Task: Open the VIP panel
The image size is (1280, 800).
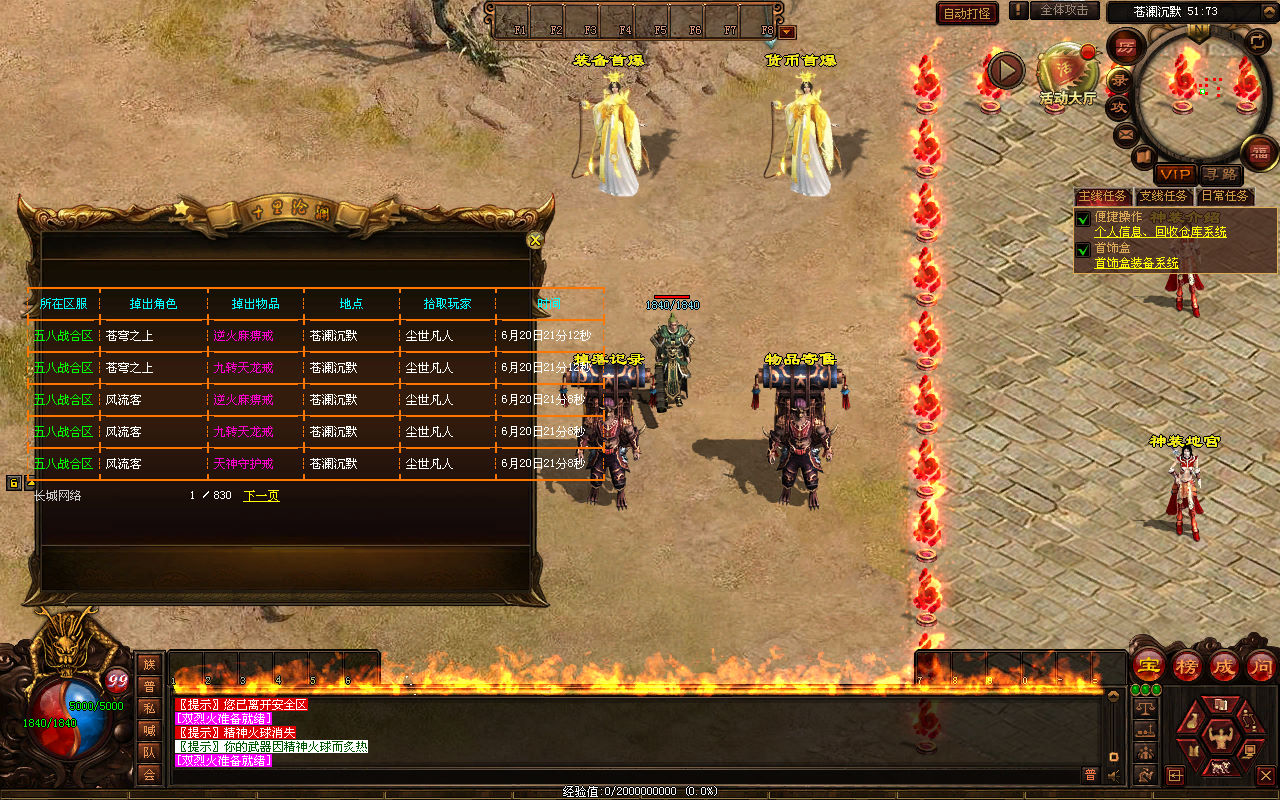Action: point(1175,174)
